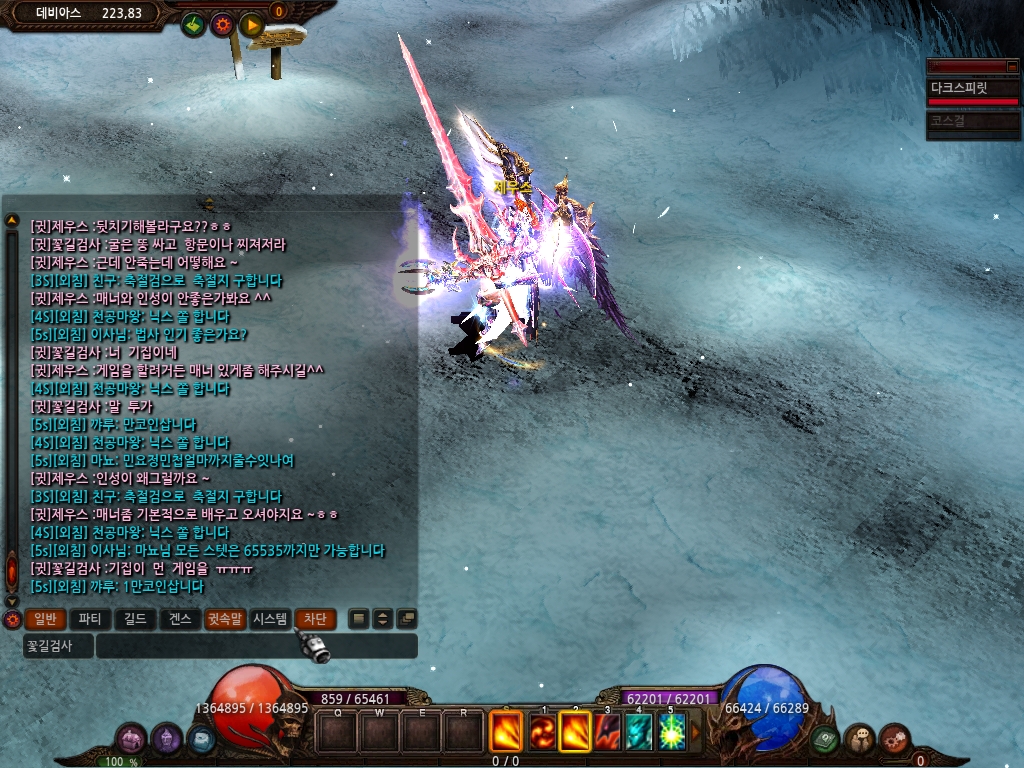The image size is (1024, 768).
Task: Click the chat message input field
Action: click(x=257, y=646)
